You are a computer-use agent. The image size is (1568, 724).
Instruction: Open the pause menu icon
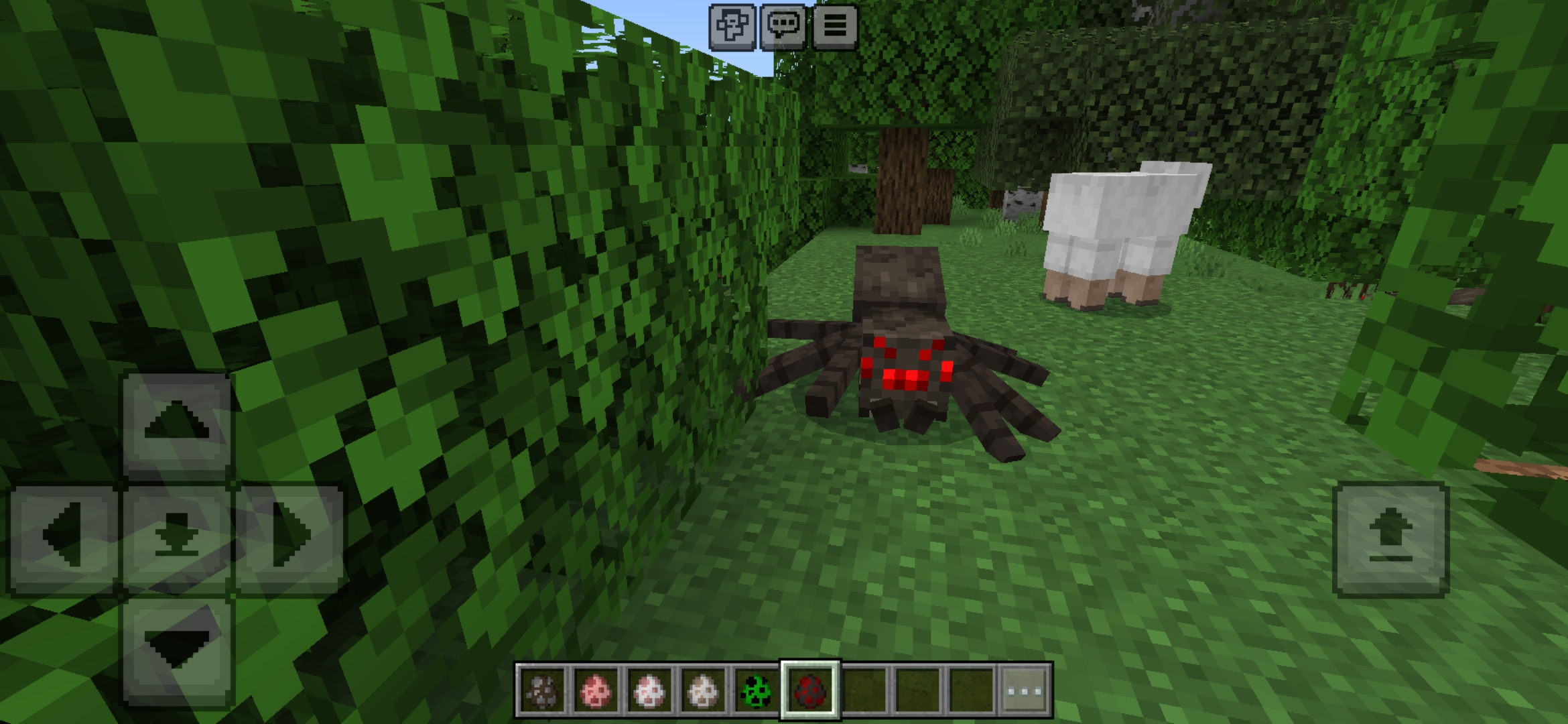tap(836, 28)
